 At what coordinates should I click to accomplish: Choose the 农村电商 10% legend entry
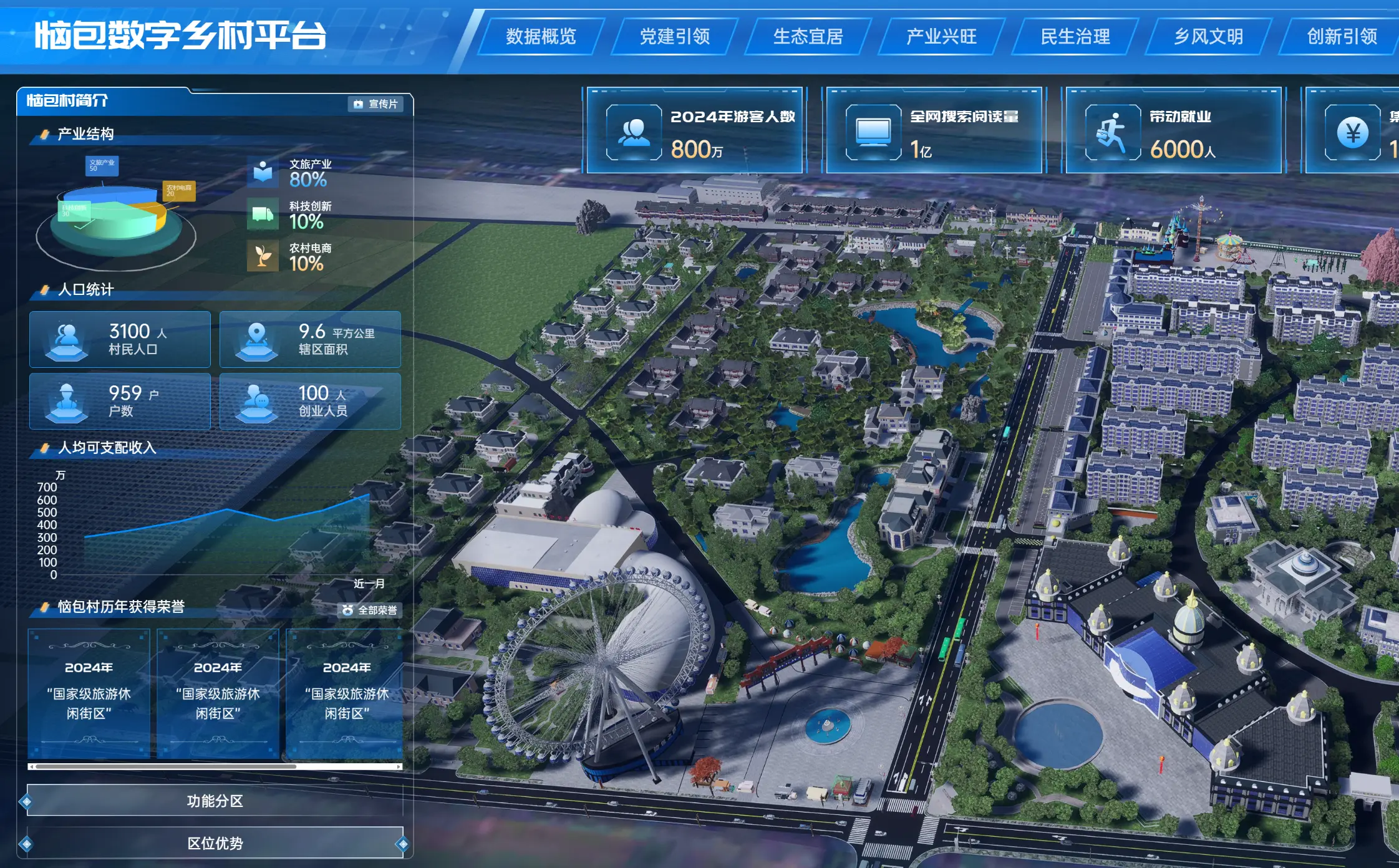pos(292,257)
